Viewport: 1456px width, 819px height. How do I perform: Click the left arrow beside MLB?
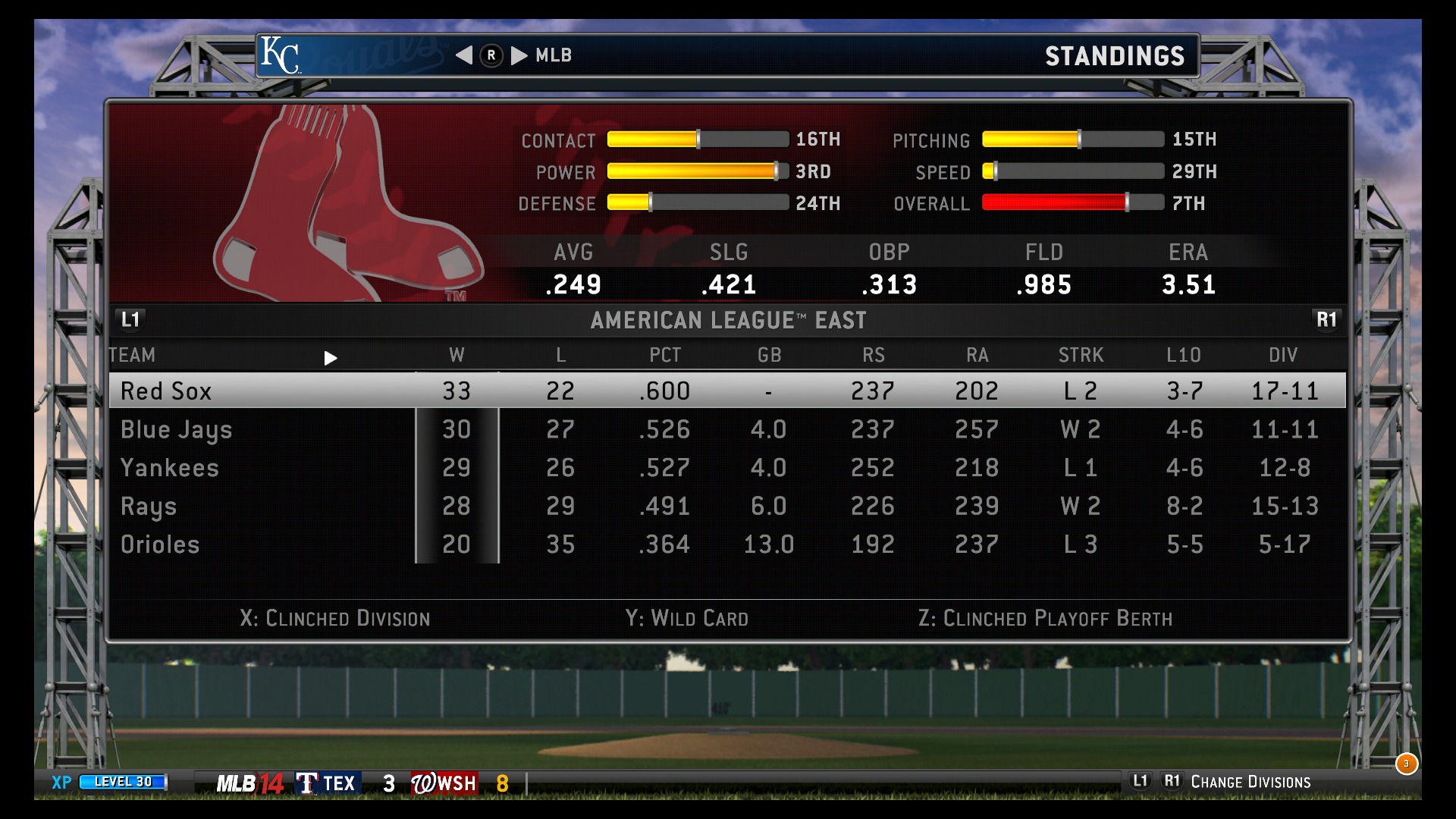pyautogui.click(x=464, y=55)
